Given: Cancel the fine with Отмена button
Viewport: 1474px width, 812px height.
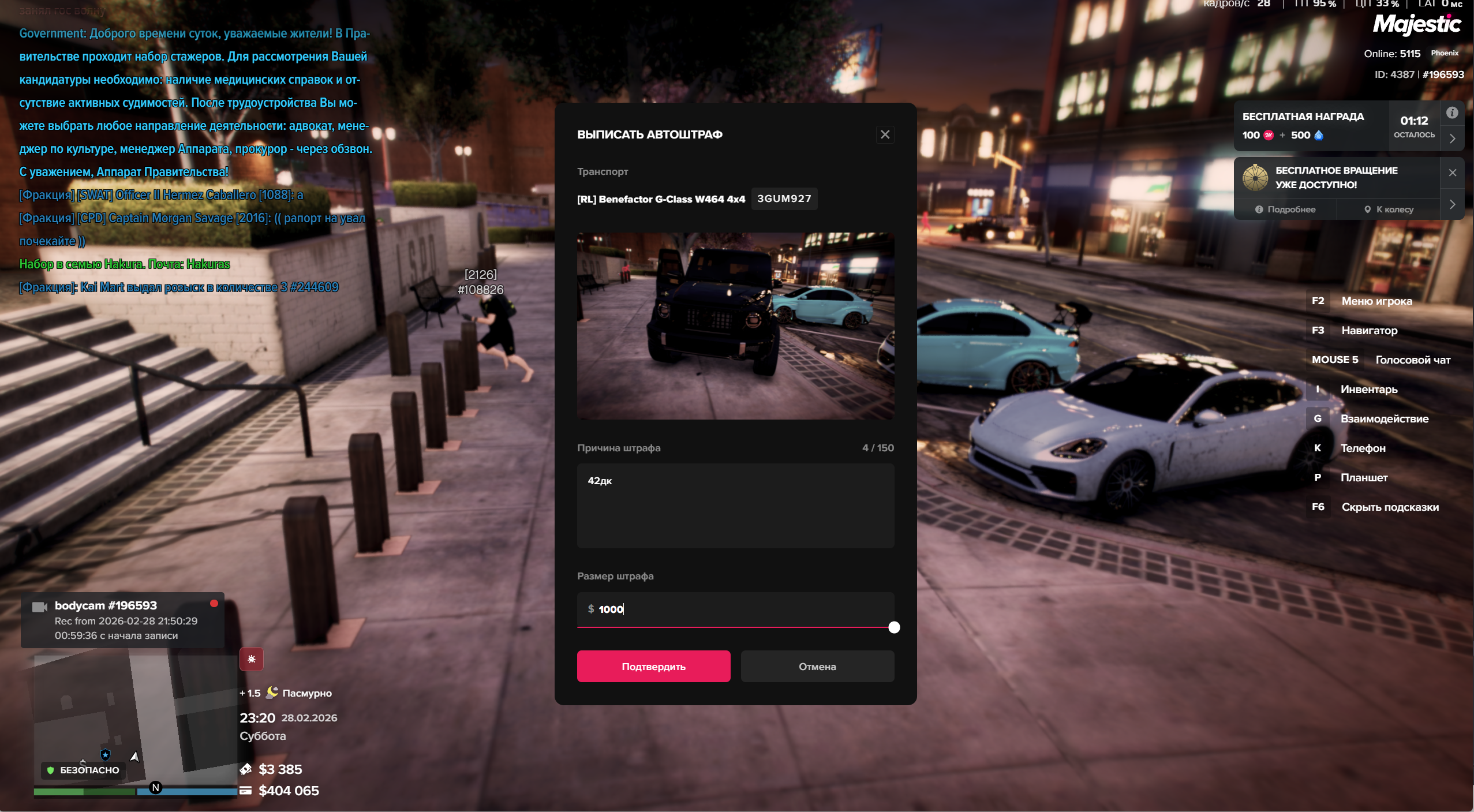Looking at the screenshot, I should 817,666.
